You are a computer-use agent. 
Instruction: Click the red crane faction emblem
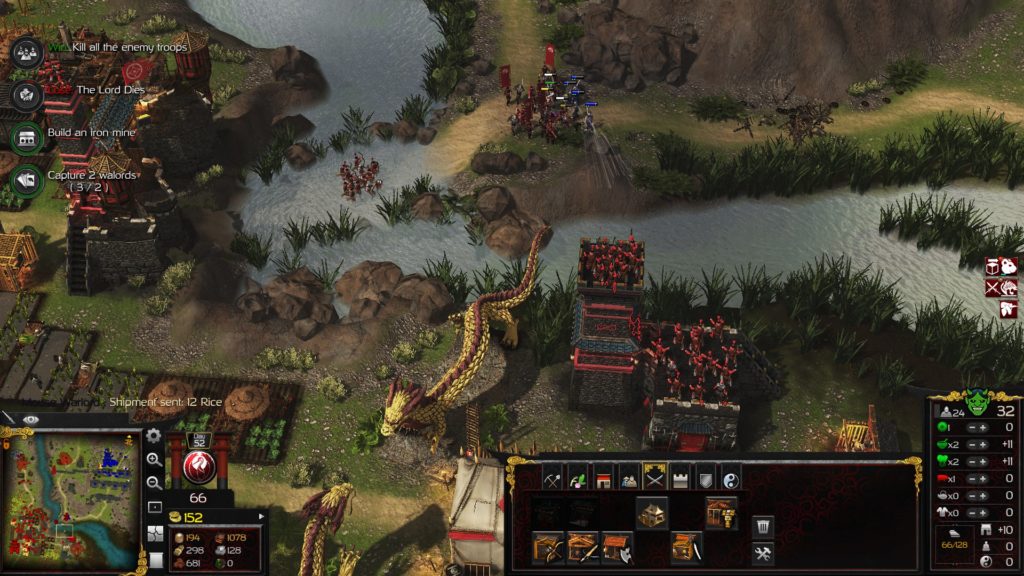[x=197, y=466]
